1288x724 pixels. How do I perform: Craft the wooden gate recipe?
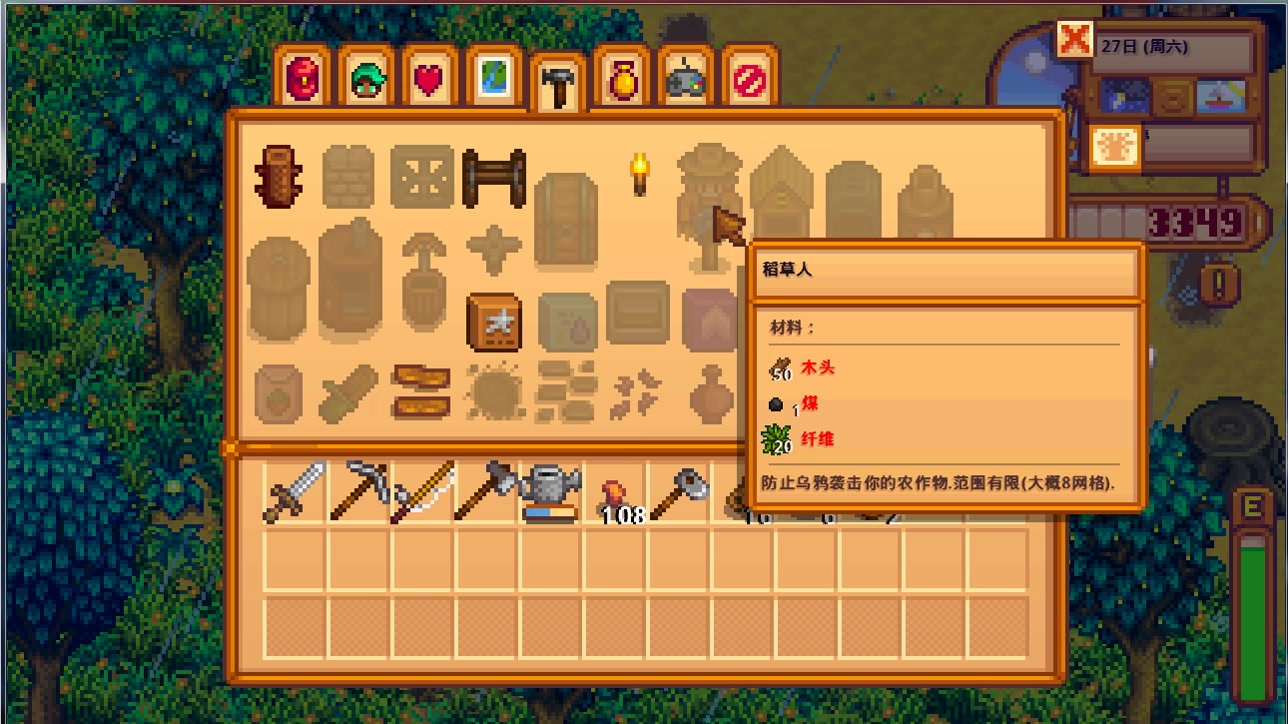click(494, 178)
